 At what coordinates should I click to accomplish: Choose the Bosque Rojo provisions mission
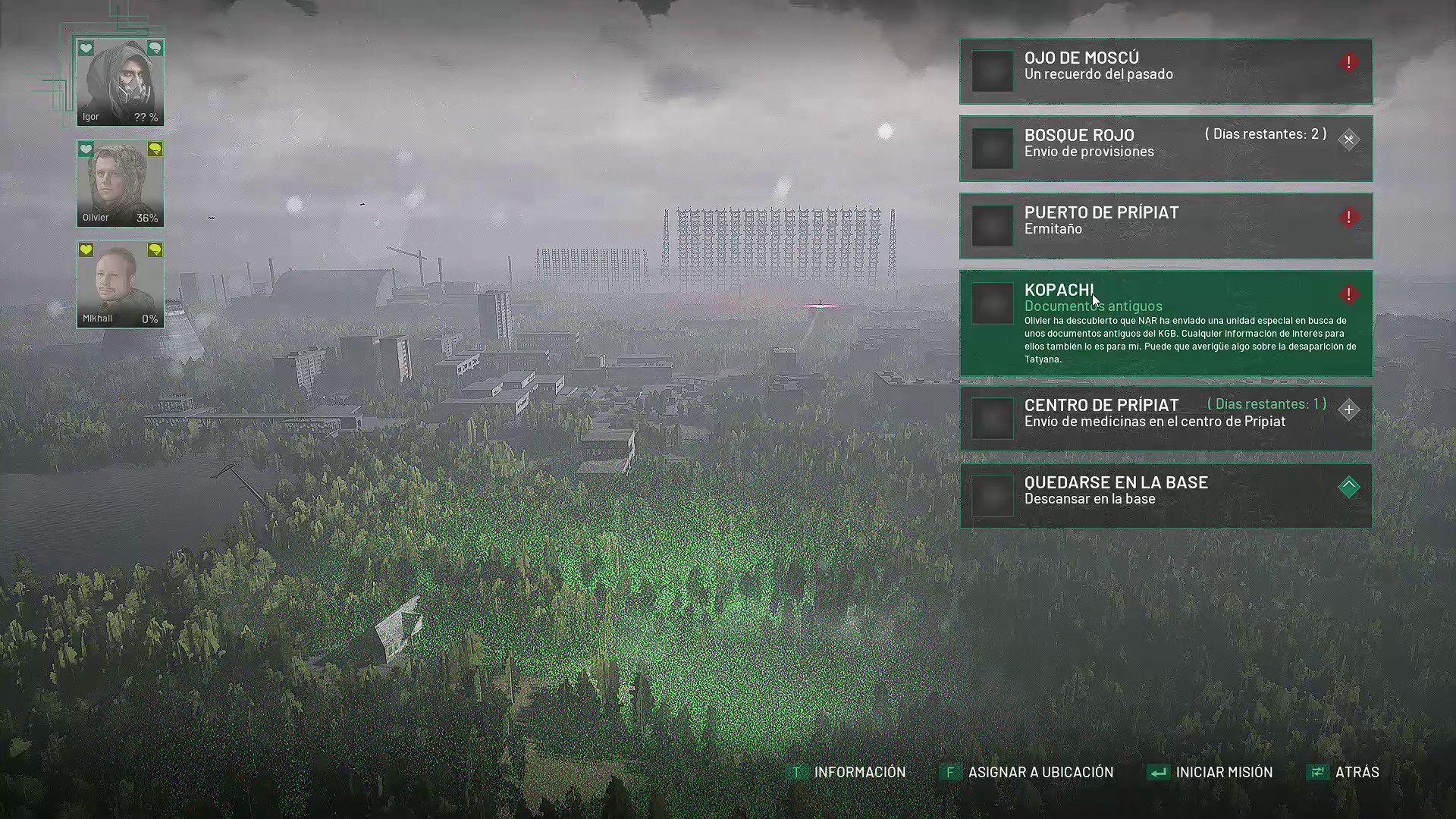[1166, 149]
